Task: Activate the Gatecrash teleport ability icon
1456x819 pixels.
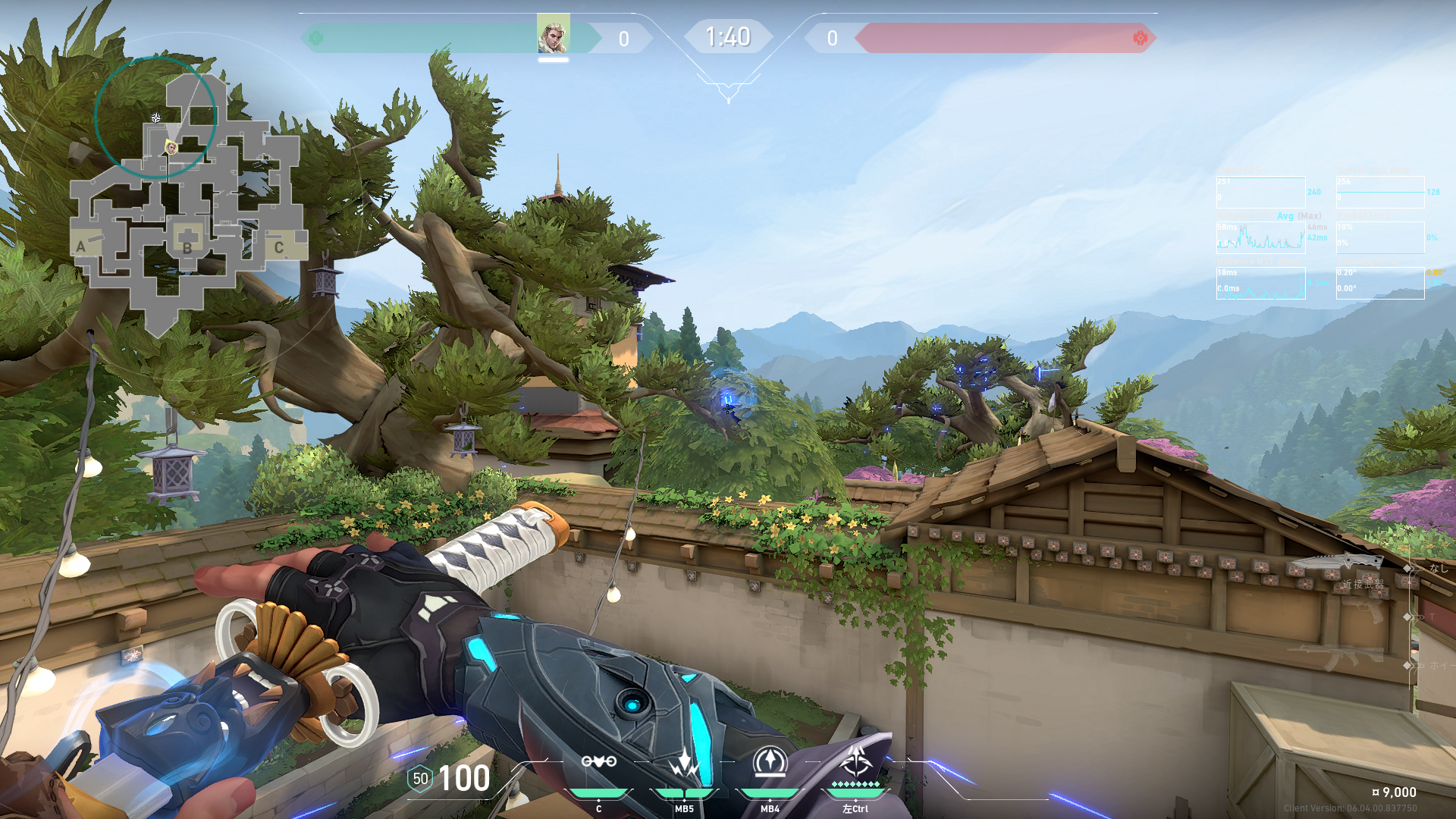Action: (x=770, y=761)
